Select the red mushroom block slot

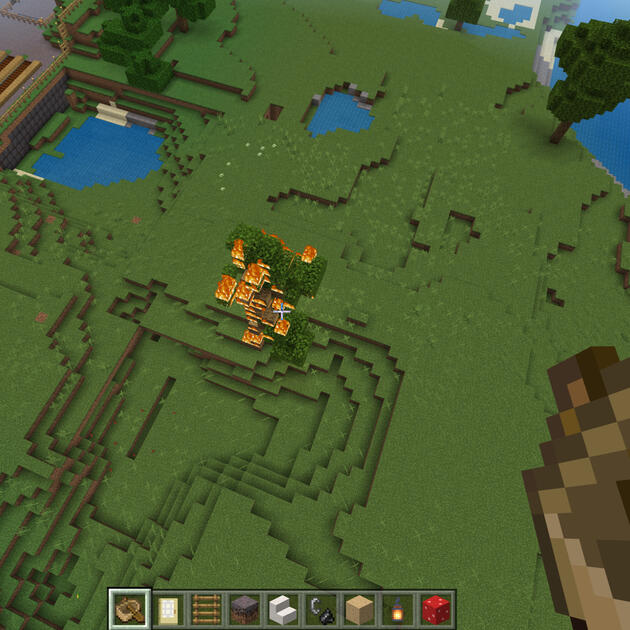[x=434, y=609]
